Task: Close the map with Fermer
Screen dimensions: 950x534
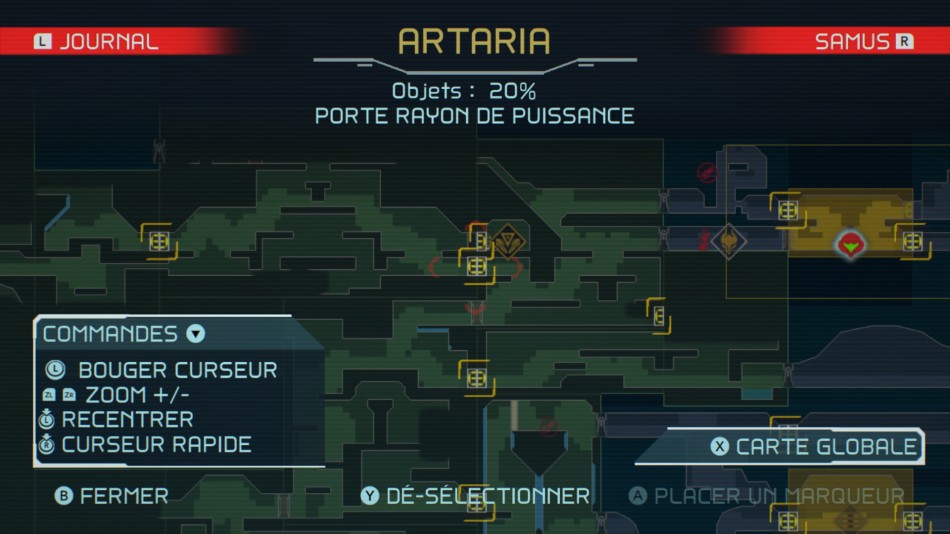Action: tap(113, 496)
